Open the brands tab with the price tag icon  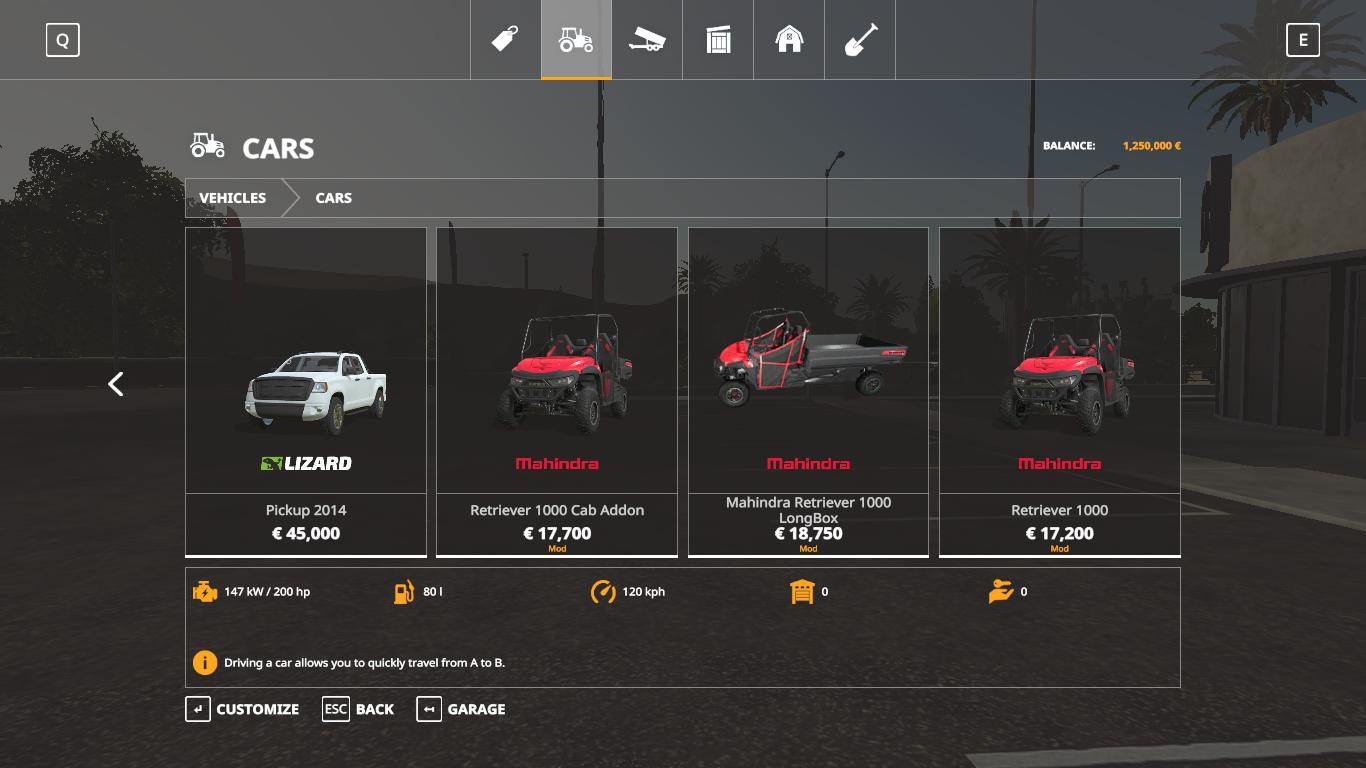[505, 40]
